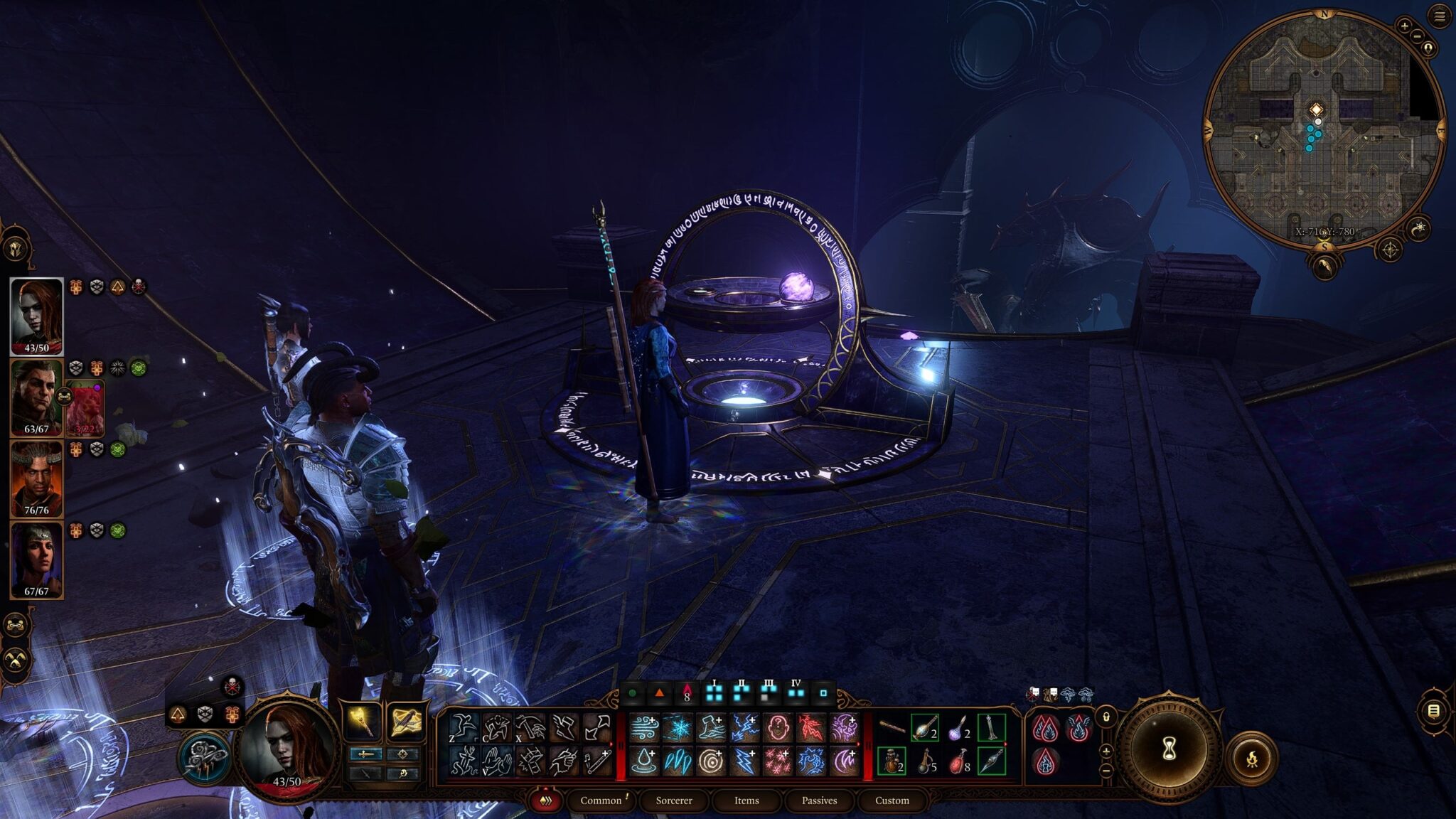This screenshot has height=819, width=1456.
Task: Select the Ray of Frost snowflake spell icon
Action: pos(678,727)
